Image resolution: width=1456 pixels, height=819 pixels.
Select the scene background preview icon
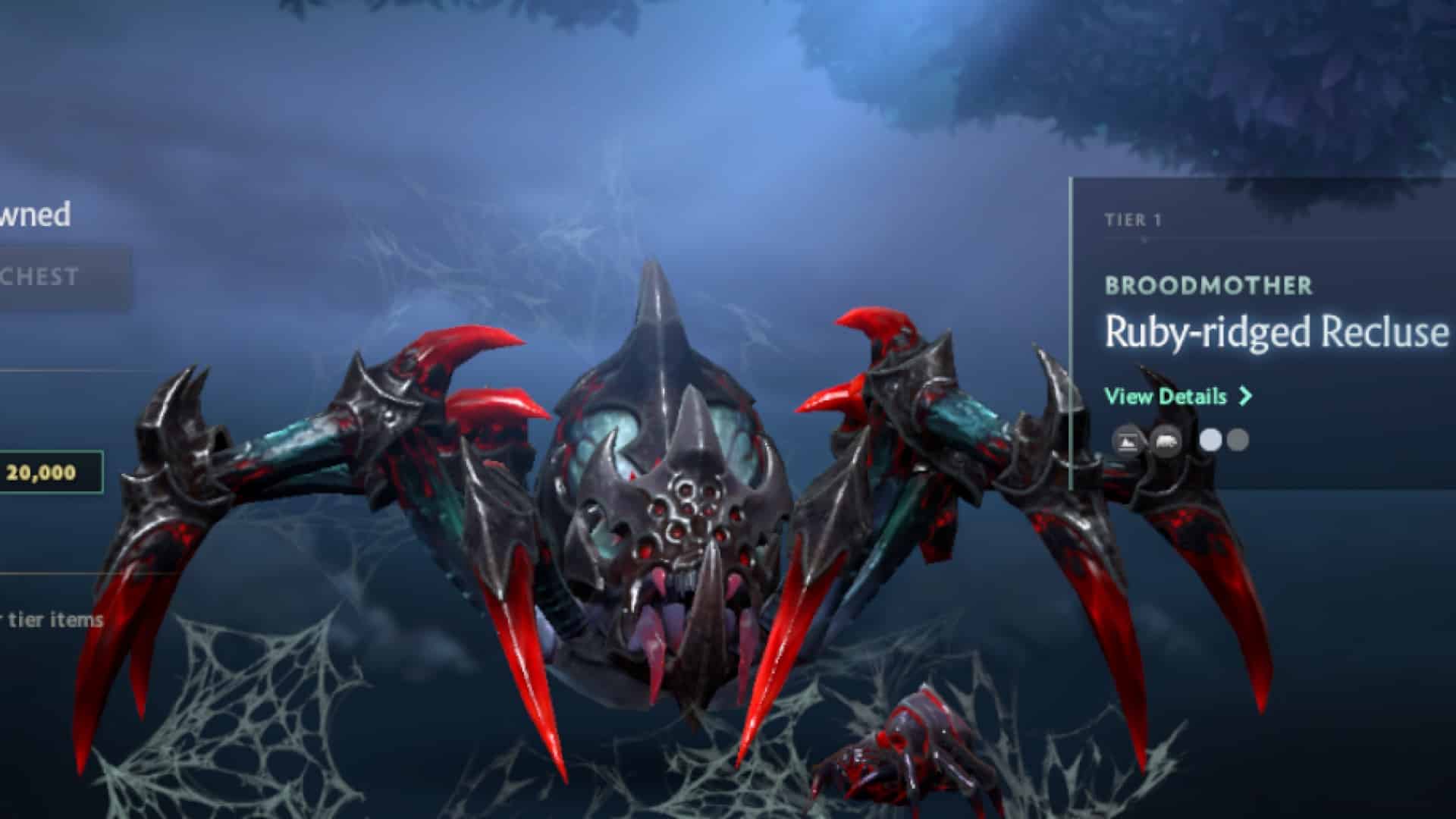1128,441
